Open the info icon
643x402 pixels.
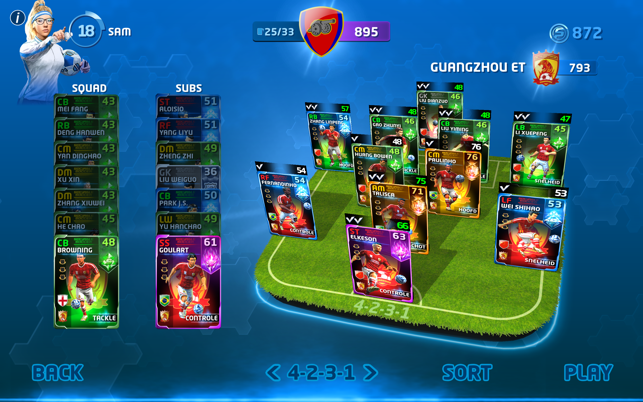pos(17,18)
